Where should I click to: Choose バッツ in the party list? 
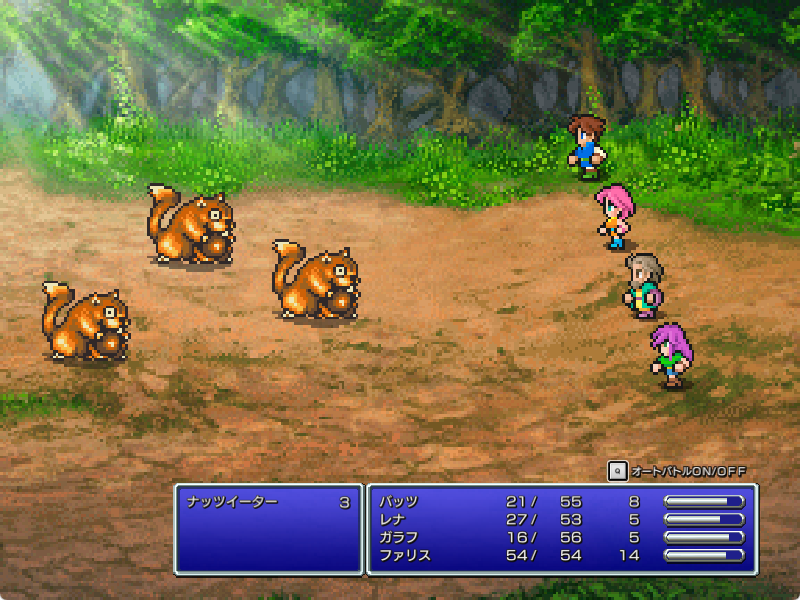click(x=400, y=502)
